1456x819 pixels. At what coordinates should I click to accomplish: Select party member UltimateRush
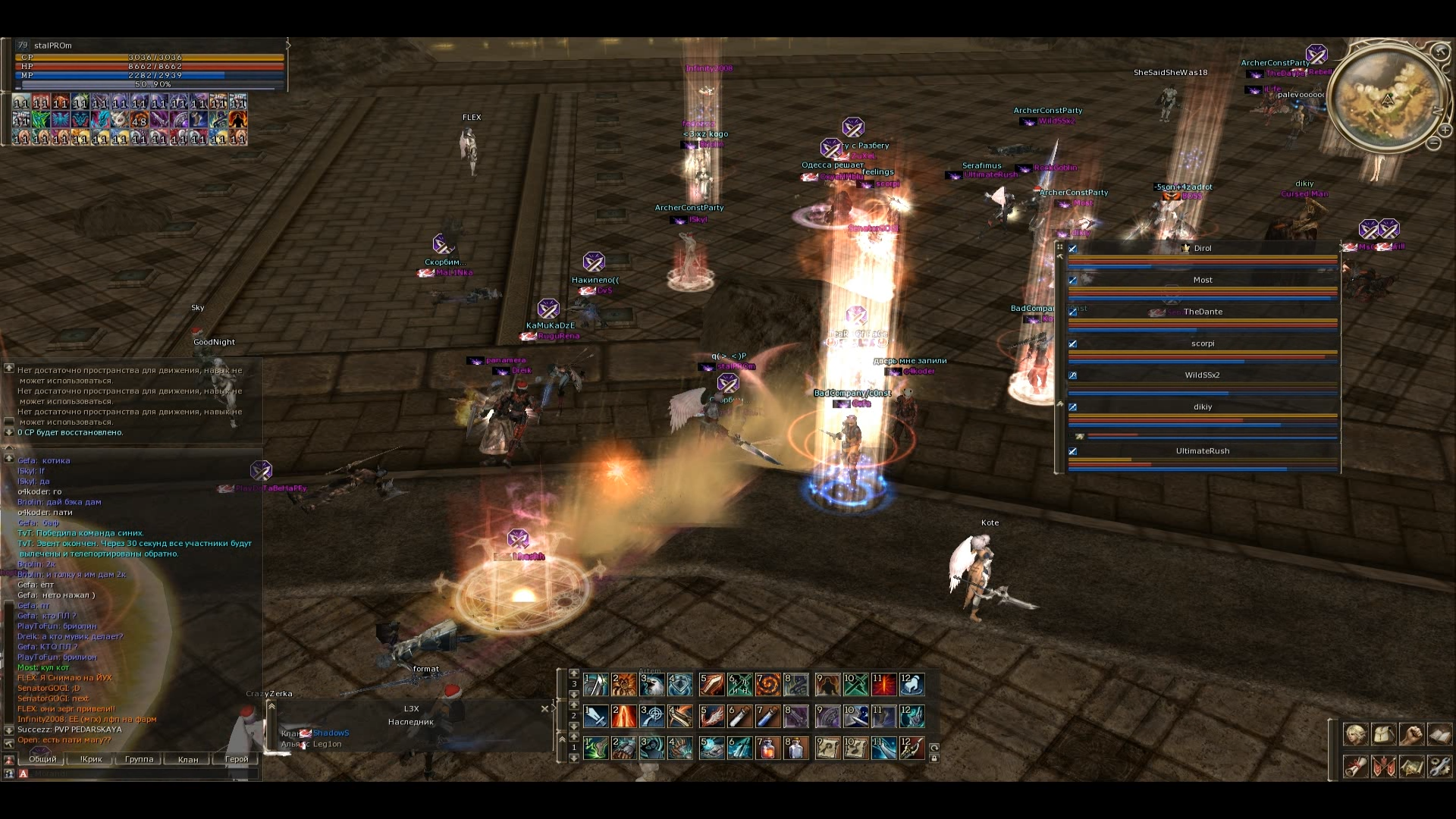coord(1202,451)
